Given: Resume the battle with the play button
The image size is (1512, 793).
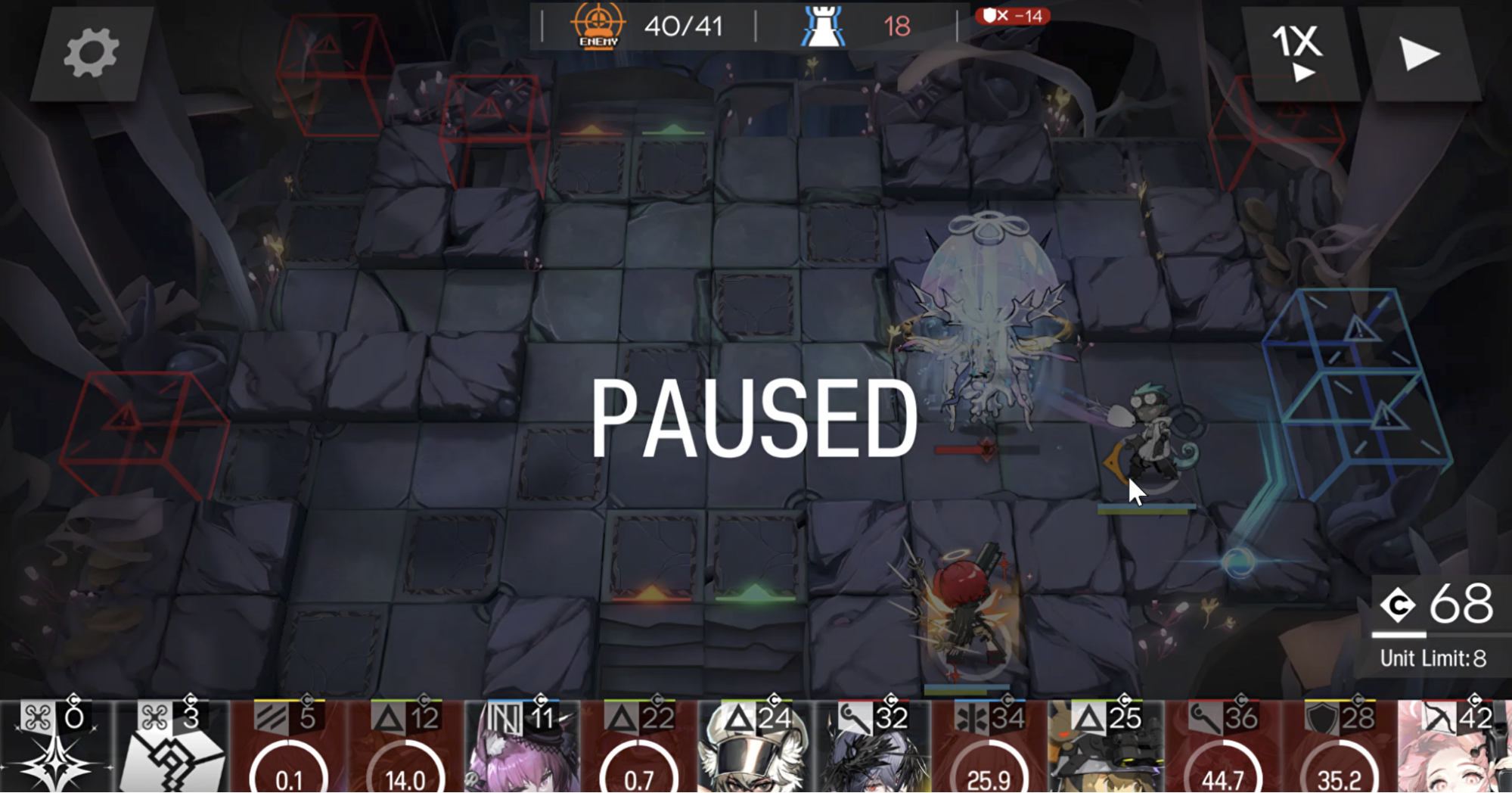Looking at the screenshot, I should pyautogui.click(x=1419, y=53).
